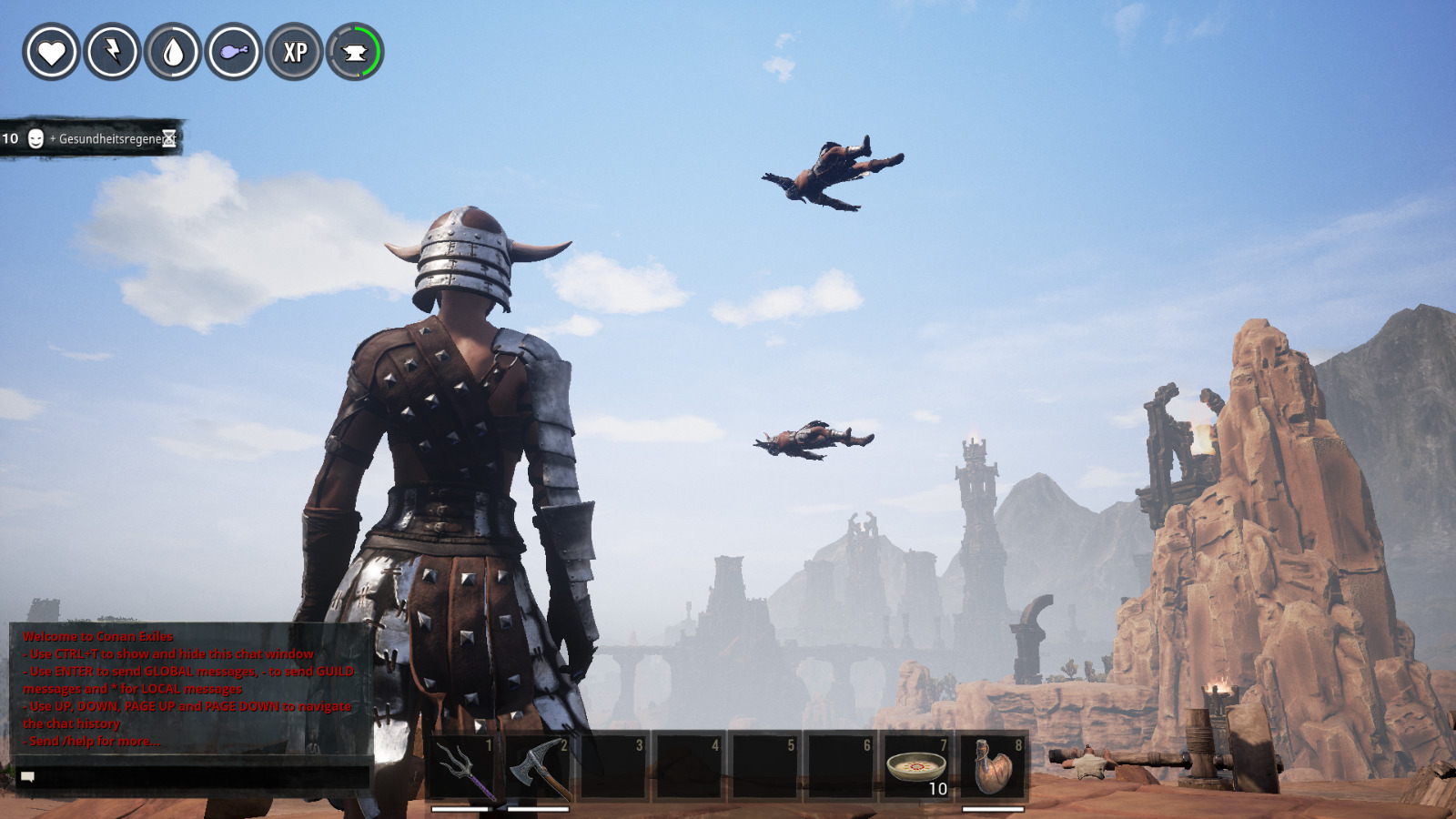Click the anvil encumbrance status icon
The height and width of the screenshot is (819, 1456).
(x=355, y=52)
